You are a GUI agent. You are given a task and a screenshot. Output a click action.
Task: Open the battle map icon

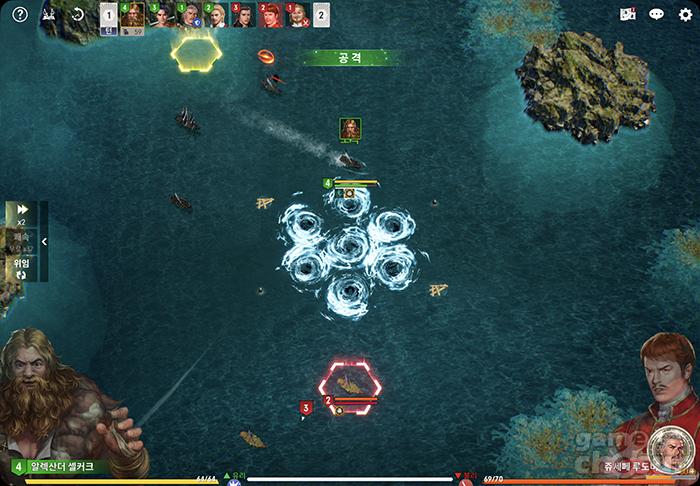coord(628,15)
